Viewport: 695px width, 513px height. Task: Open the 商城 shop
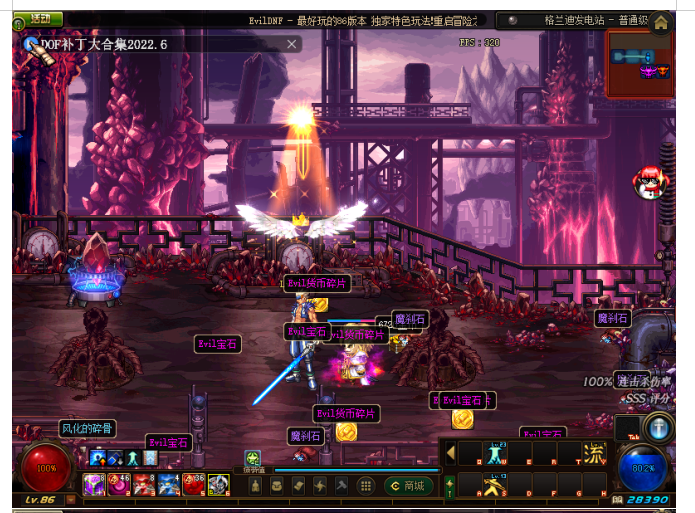point(408,486)
